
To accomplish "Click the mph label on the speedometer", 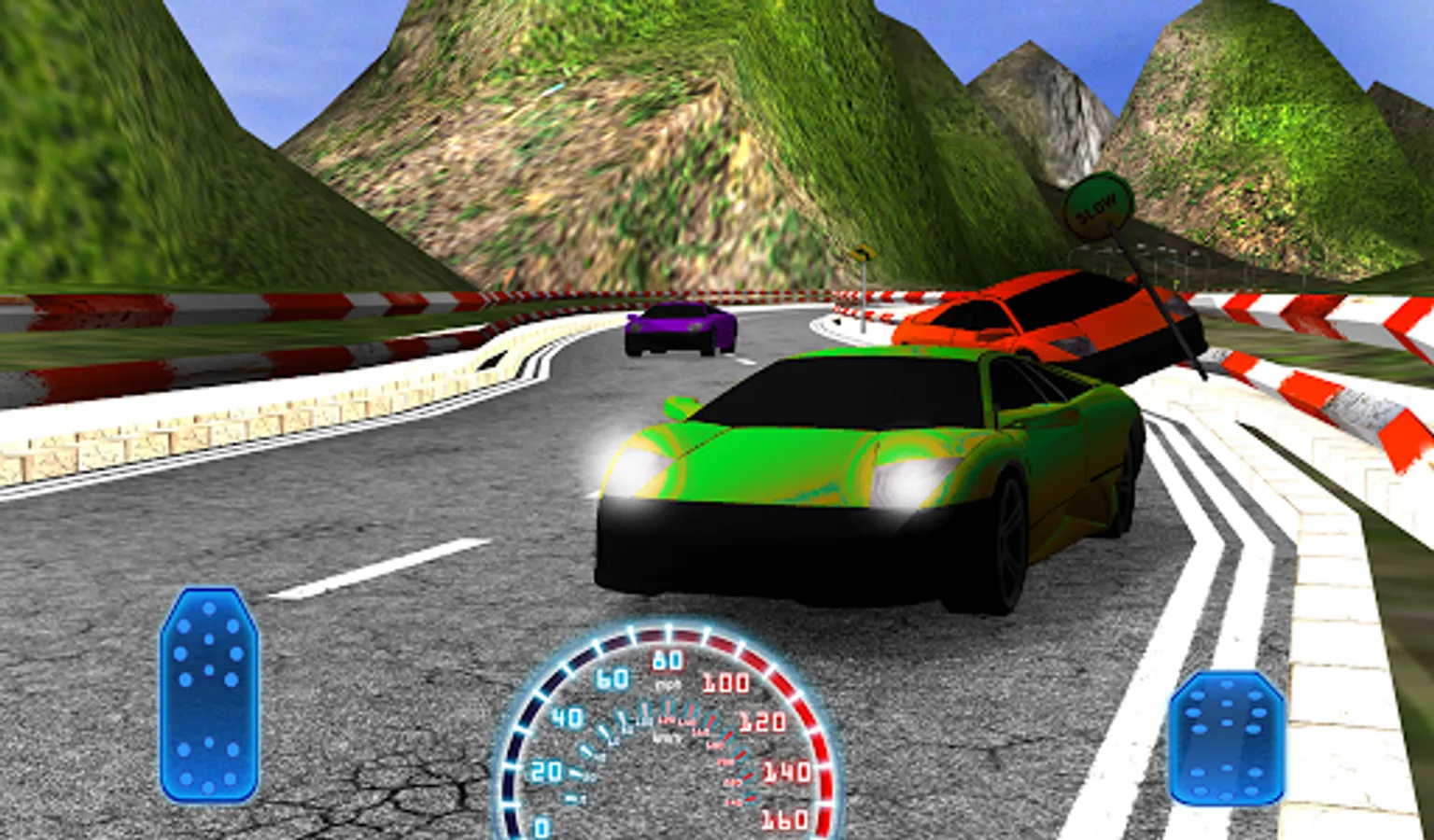I will pos(669,683).
